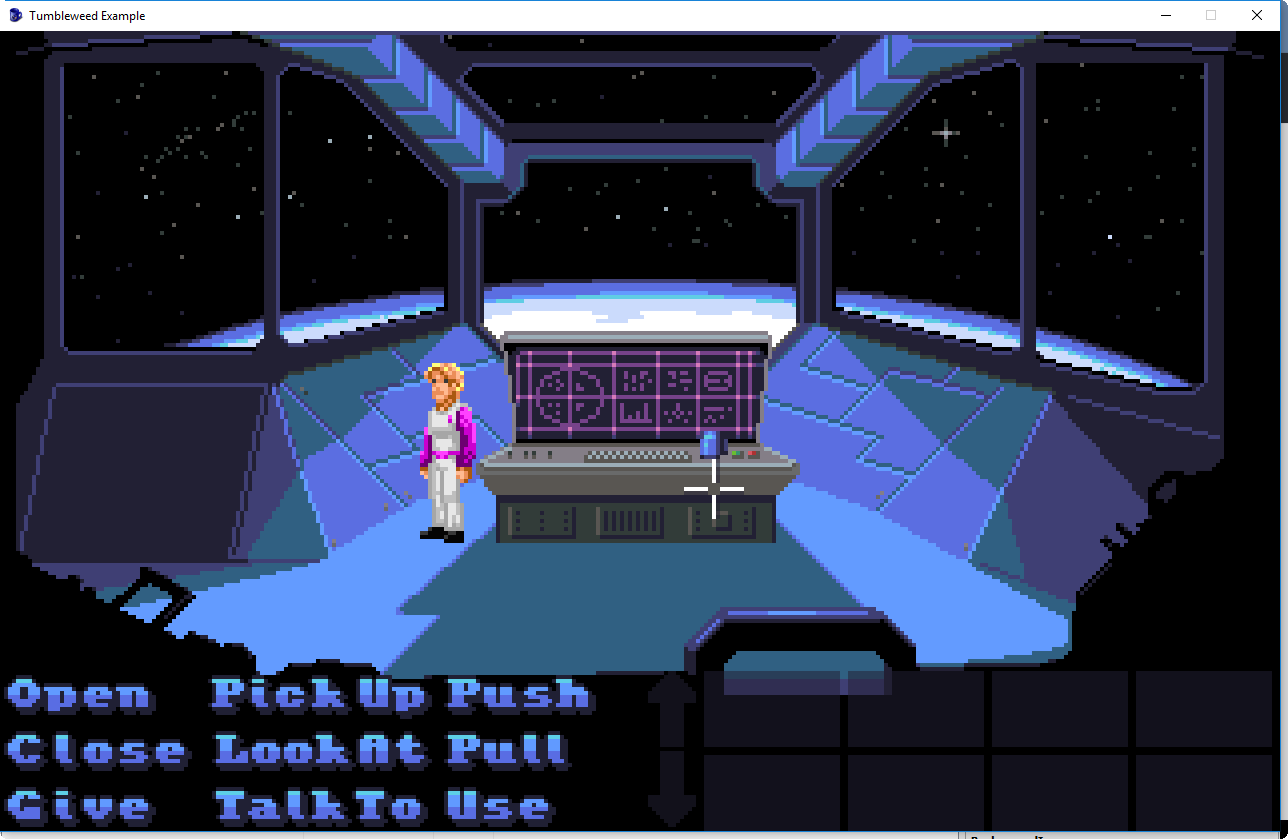Screen dimensions: 1288x839
Task: Minimize the game window
Action: (1165, 15)
